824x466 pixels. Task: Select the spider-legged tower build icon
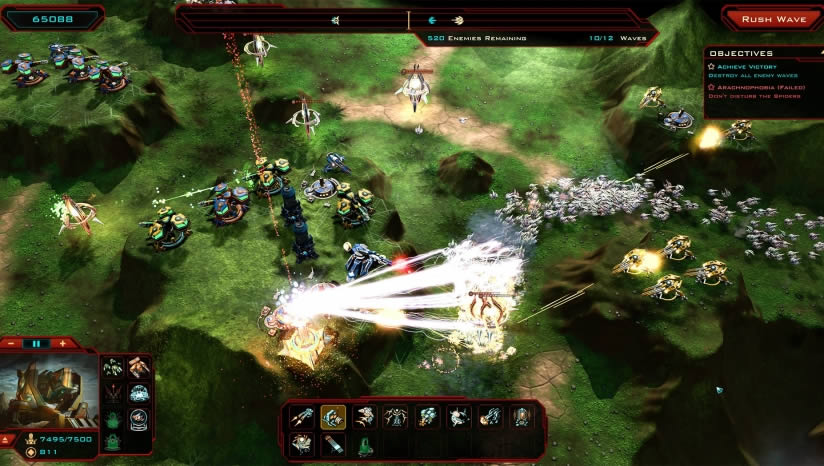(395, 417)
